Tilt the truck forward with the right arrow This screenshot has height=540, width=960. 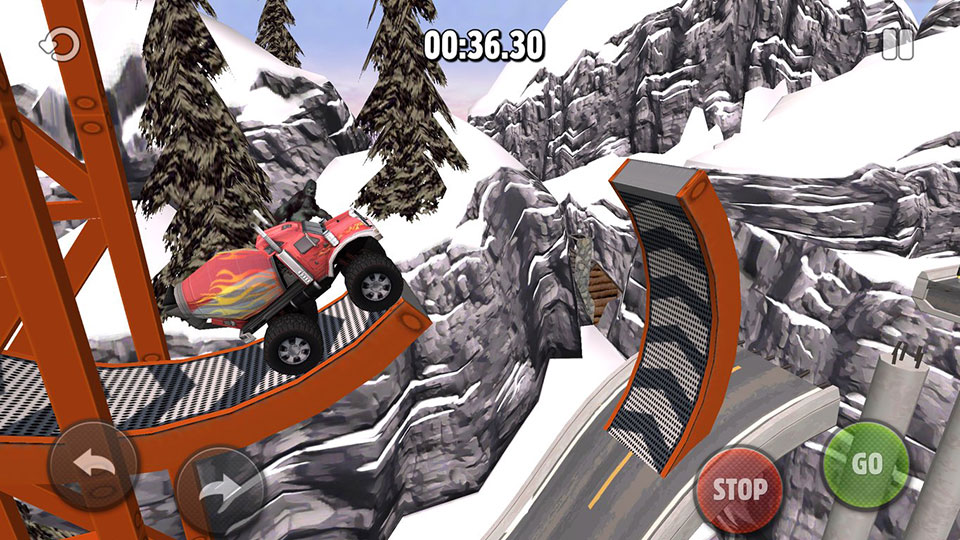tap(220, 490)
